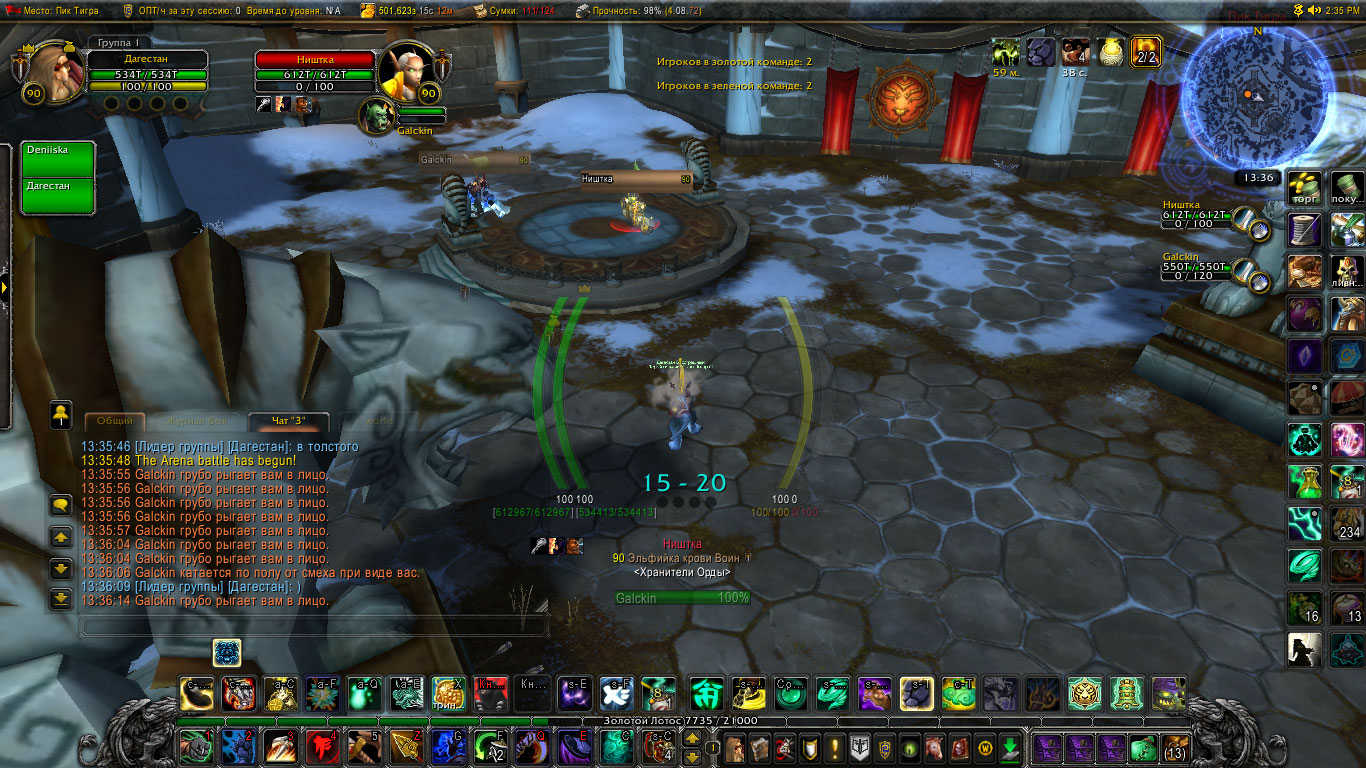Click the yellow exclamation quest log button
Screen dimensions: 1366x768
pos(834,747)
